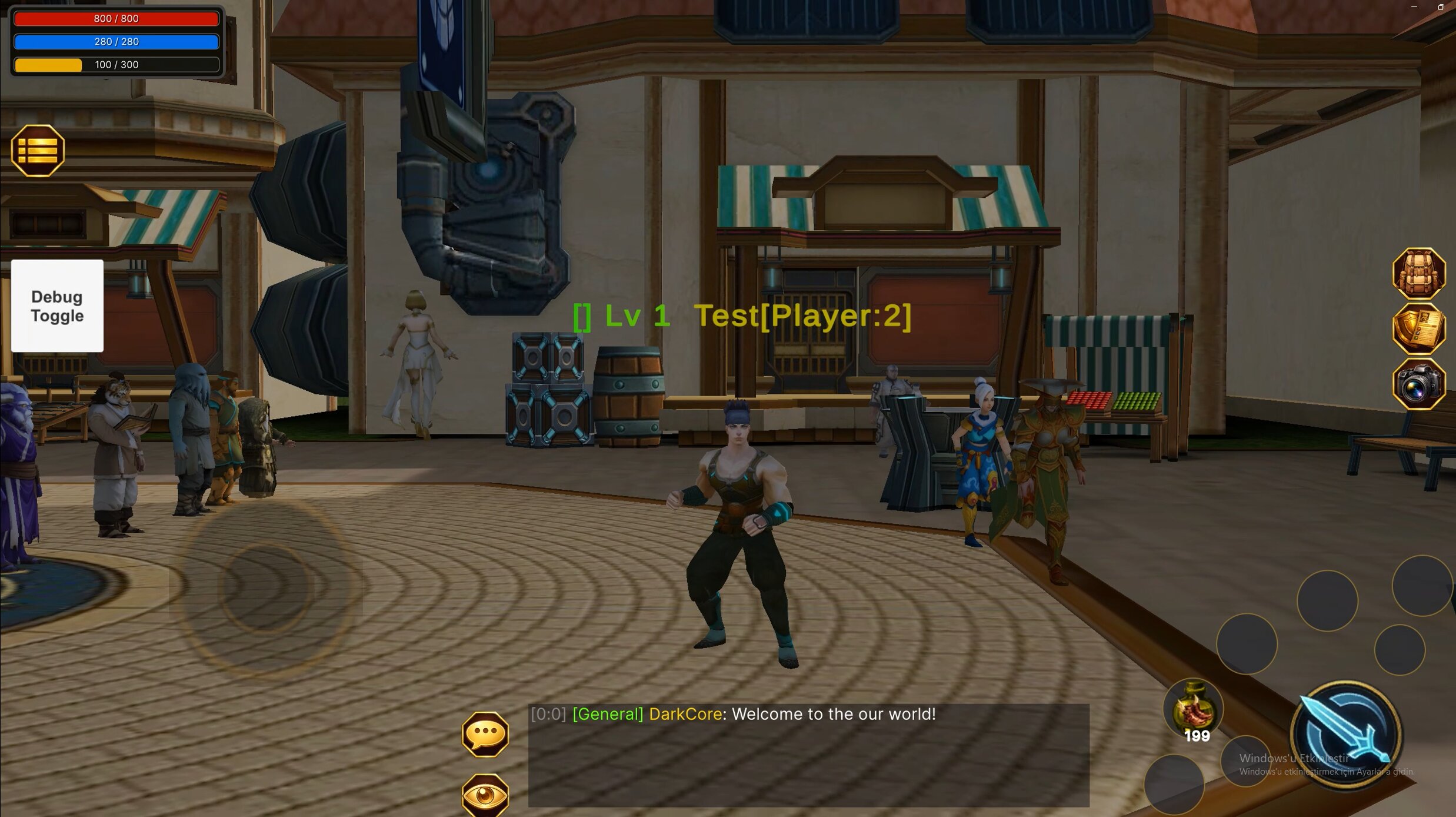Open chat with the speech bubble icon
This screenshot has height=817, width=1456.
tap(485, 734)
